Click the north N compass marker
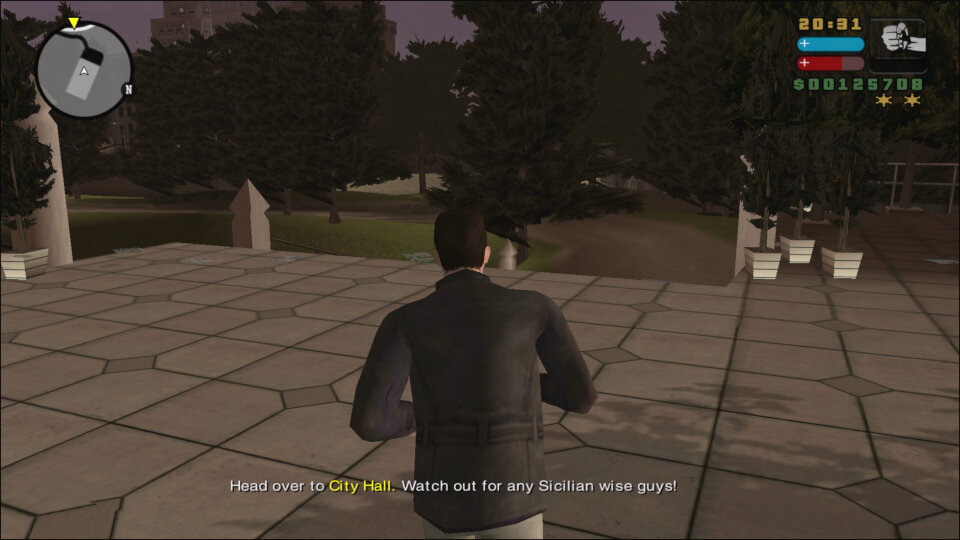The height and width of the screenshot is (540, 960). [128, 89]
